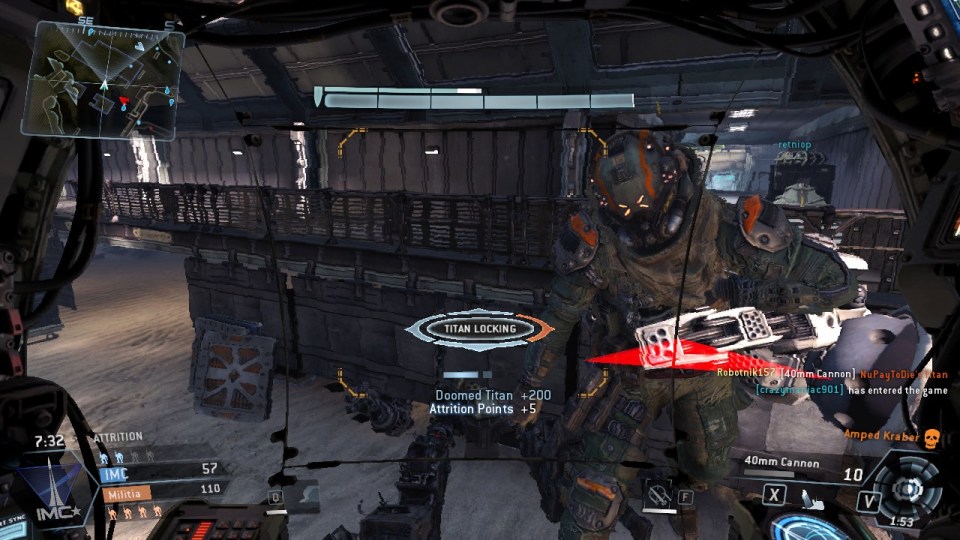Click the crossed-out shield ability icon
Screen dimensions: 960x540
click(x=659, y=491)
